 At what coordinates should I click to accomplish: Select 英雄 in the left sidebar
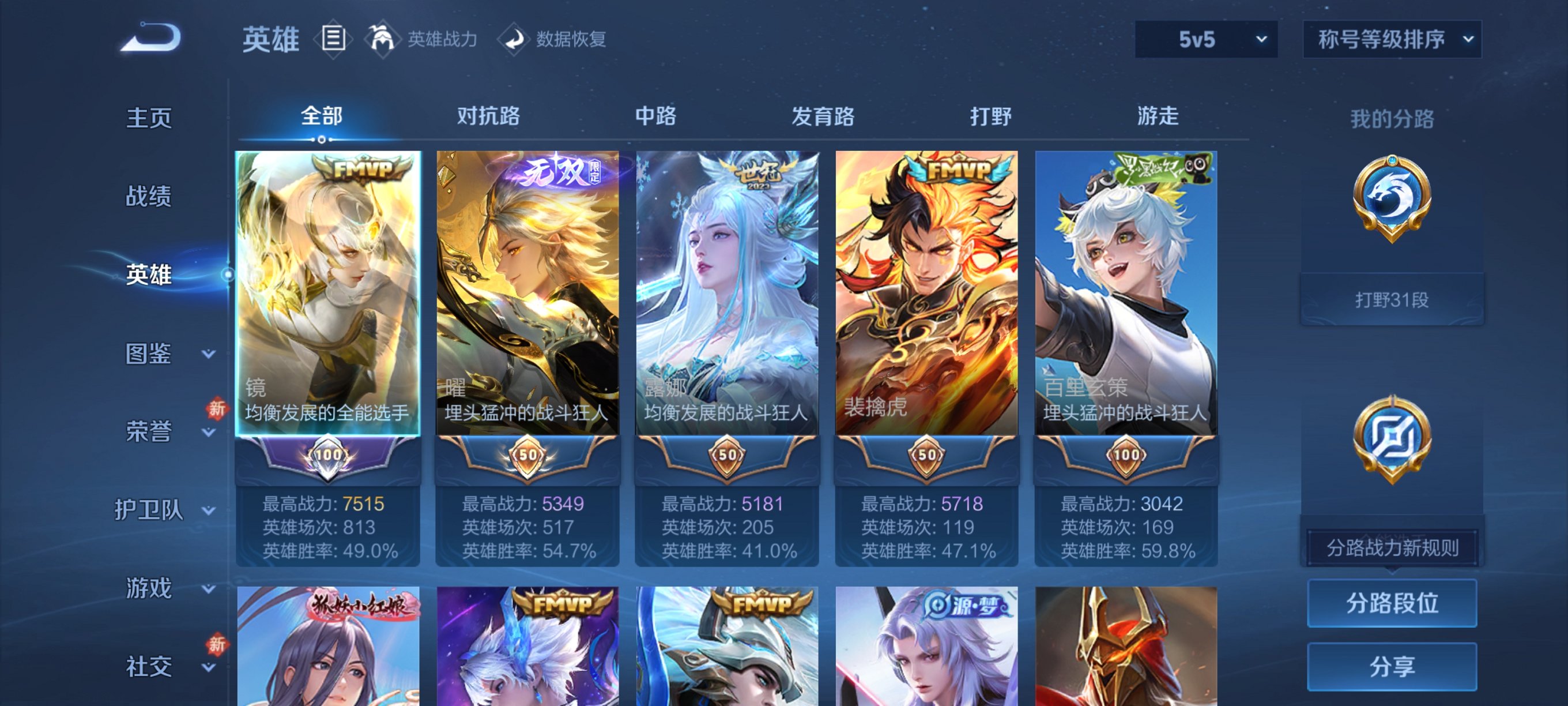click(149, 275)
